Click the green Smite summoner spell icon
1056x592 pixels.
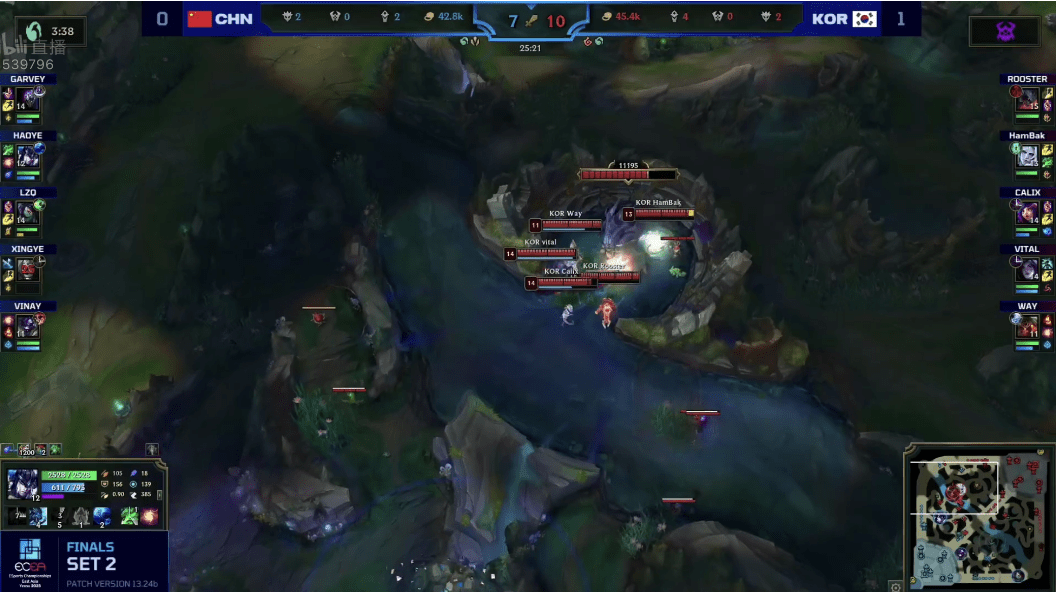click(x=129, y=517)
